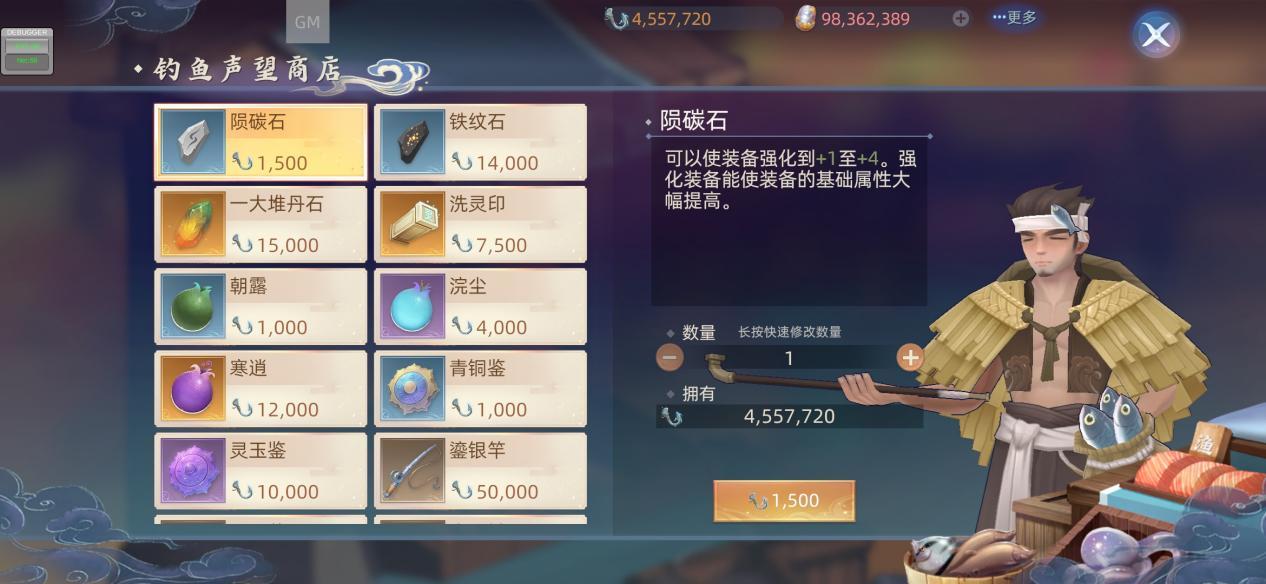Select the 陨碳石 shop item
1266x584 pixels.
260,142
